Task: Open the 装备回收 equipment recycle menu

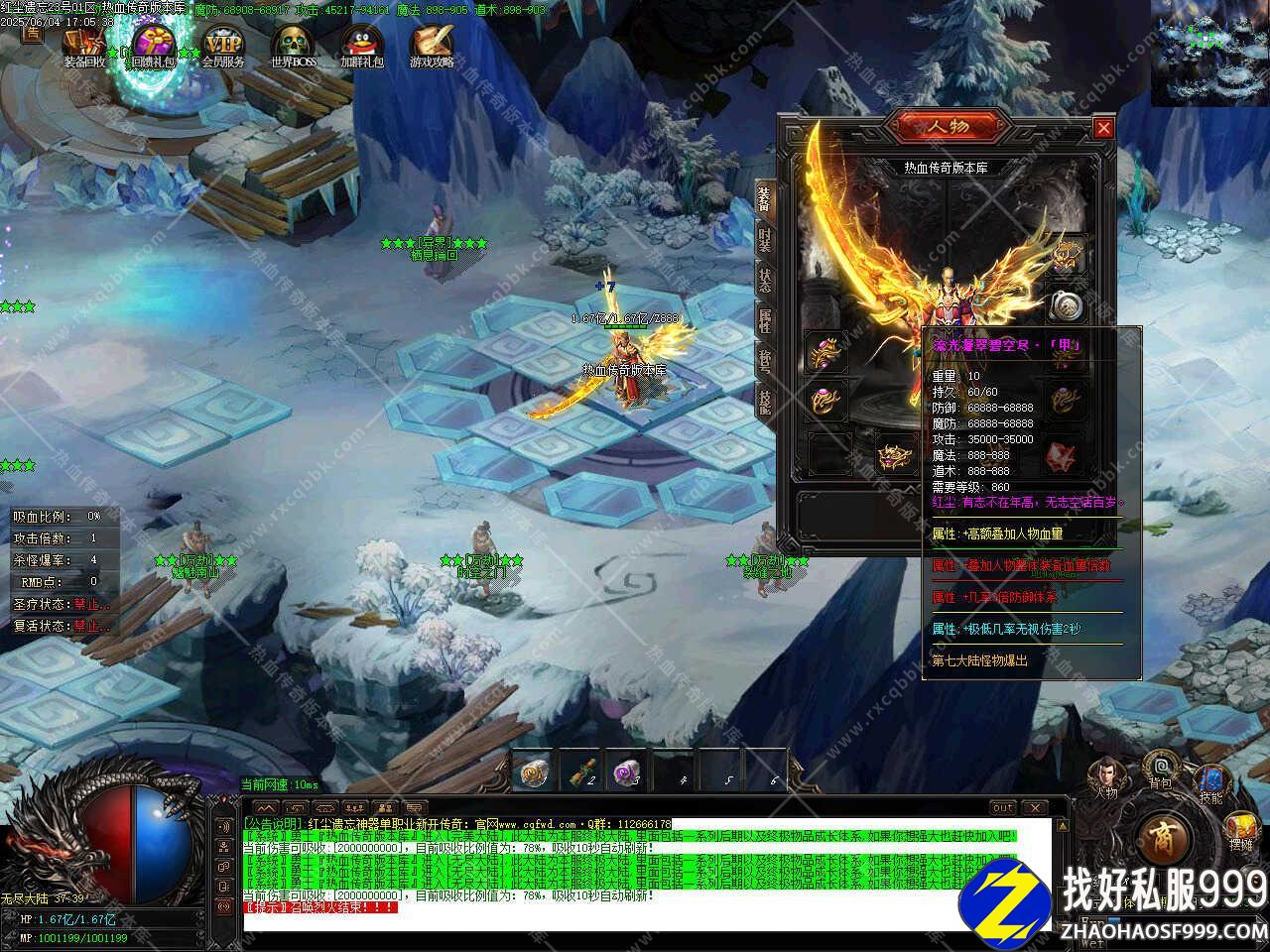Action: 84,44
